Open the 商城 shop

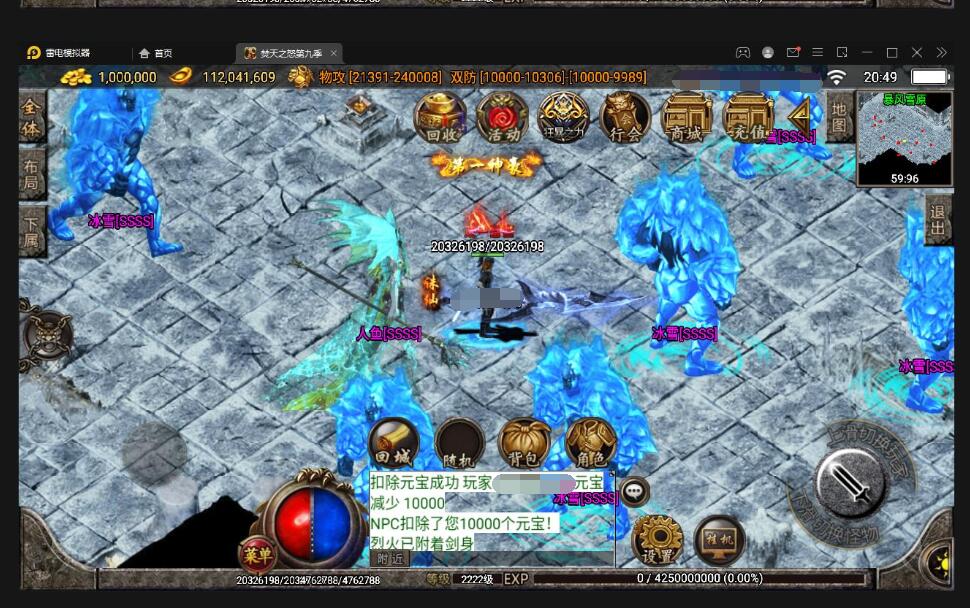coord(686,117)
